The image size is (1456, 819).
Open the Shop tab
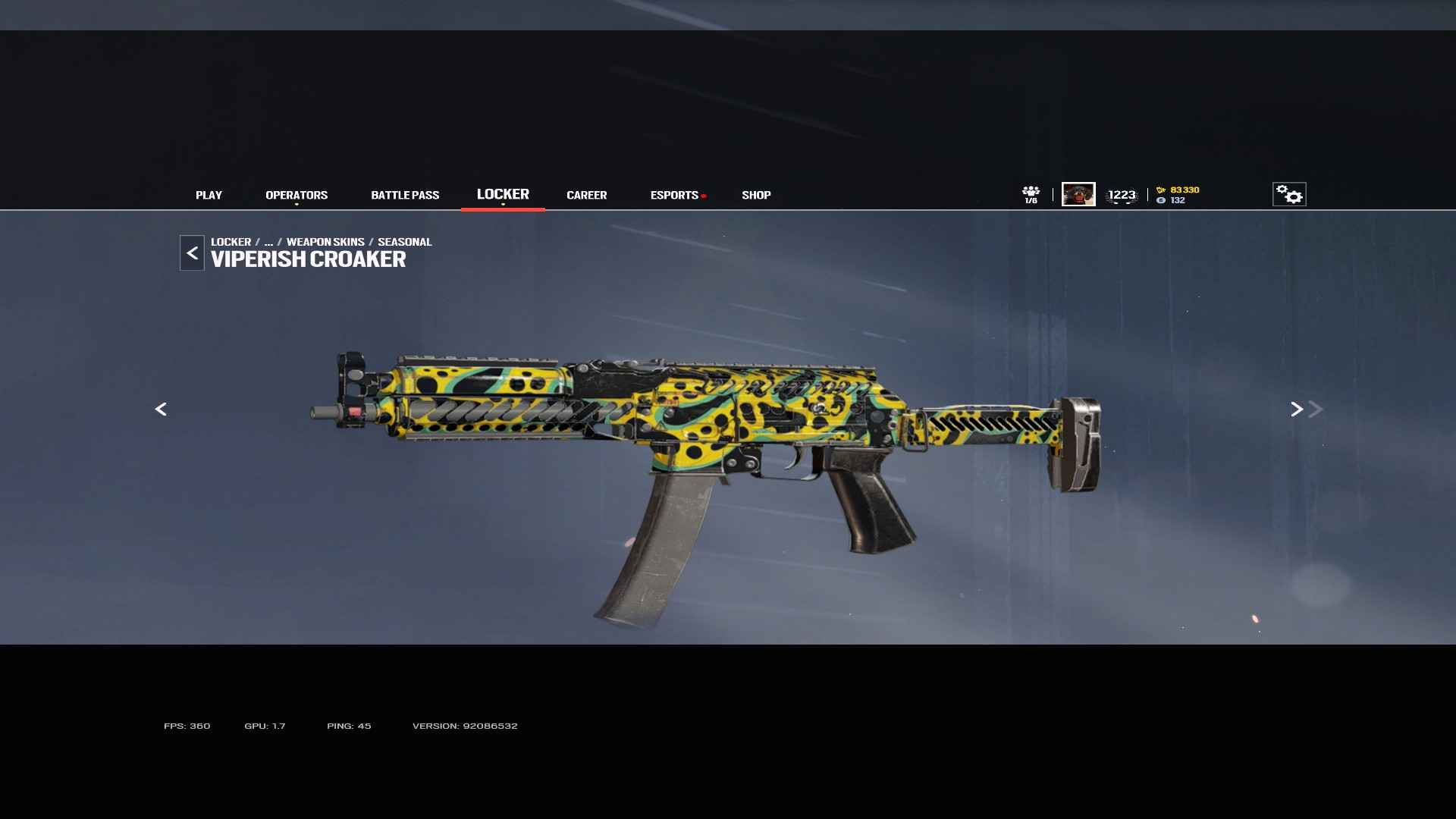pyautogui.click(x=756, y=195)
